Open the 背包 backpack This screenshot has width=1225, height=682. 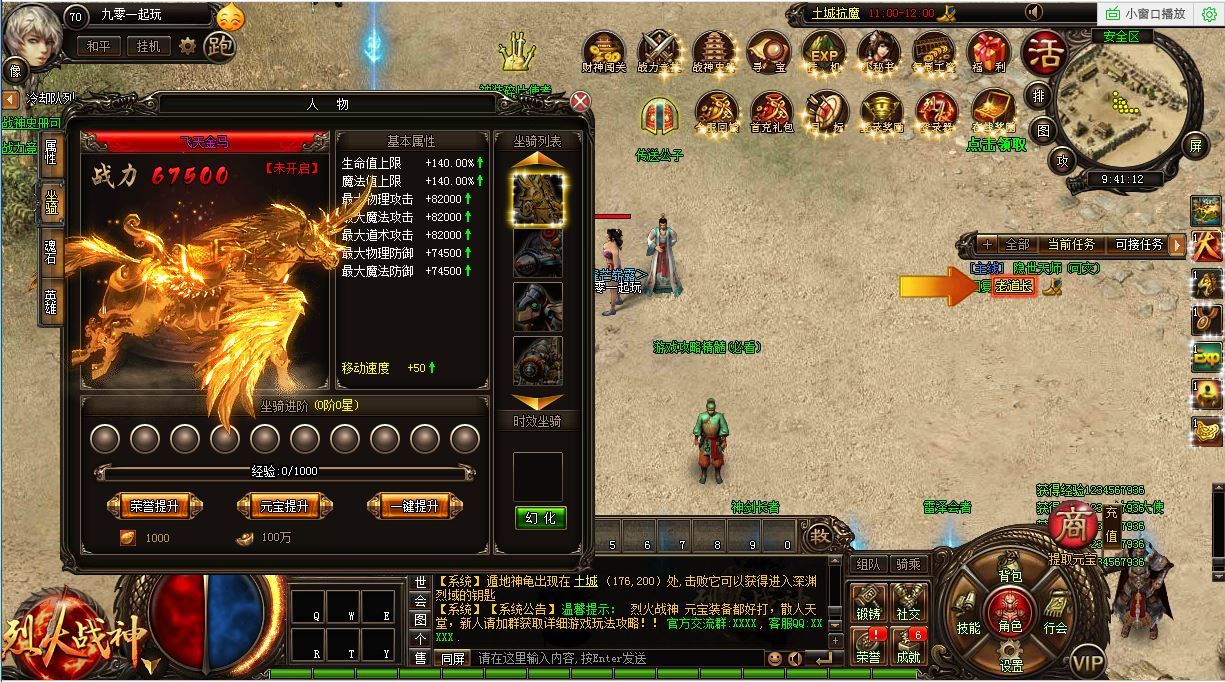click(1010, 575)
